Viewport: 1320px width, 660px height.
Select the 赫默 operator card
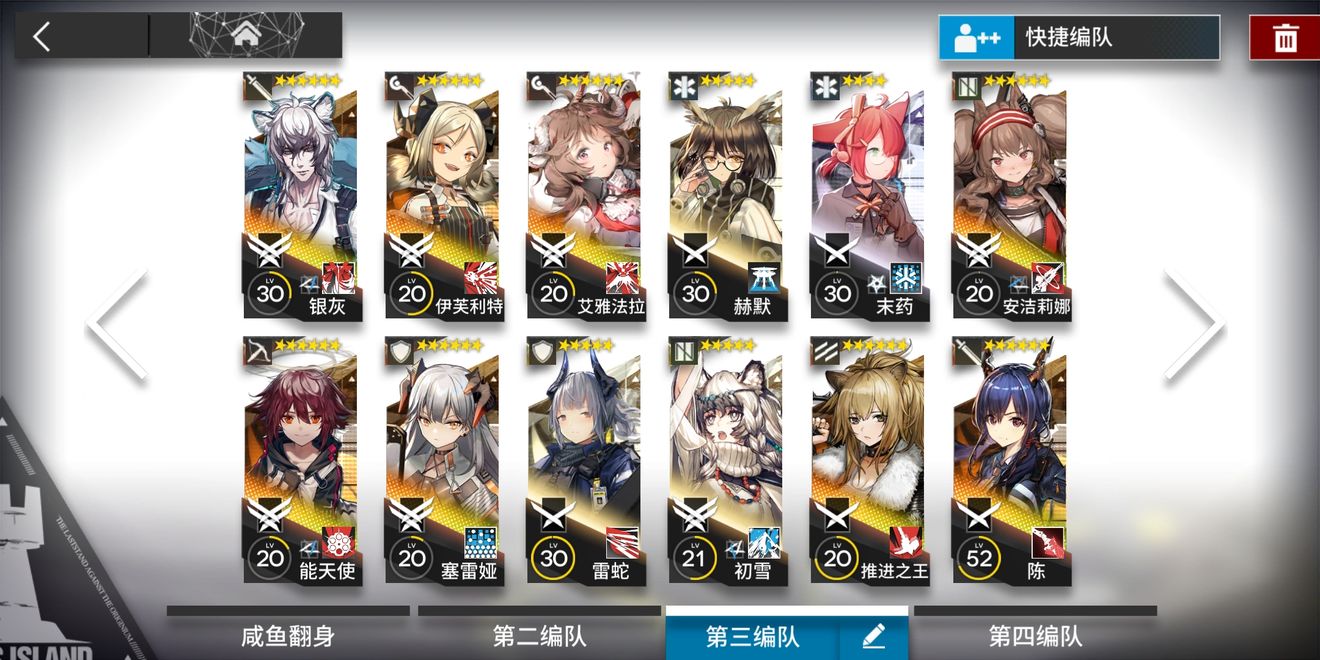click(727, 195)
